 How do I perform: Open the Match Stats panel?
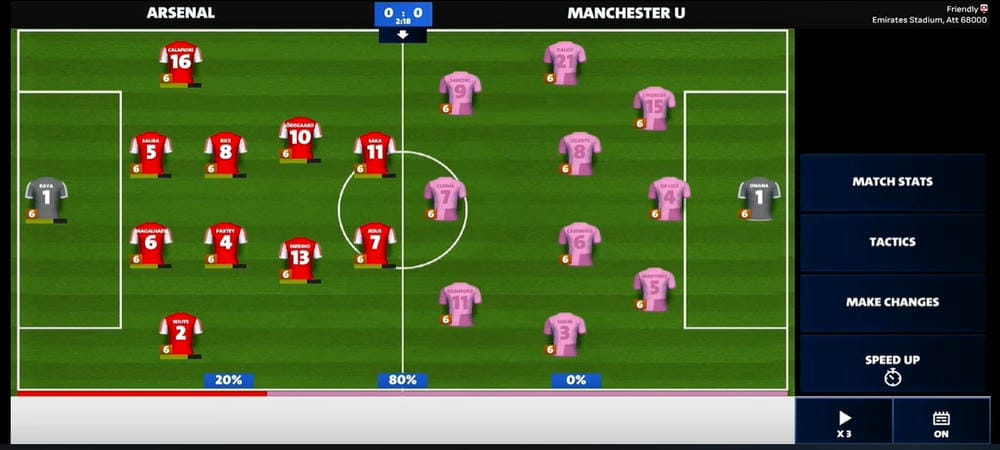click(892, 182)
